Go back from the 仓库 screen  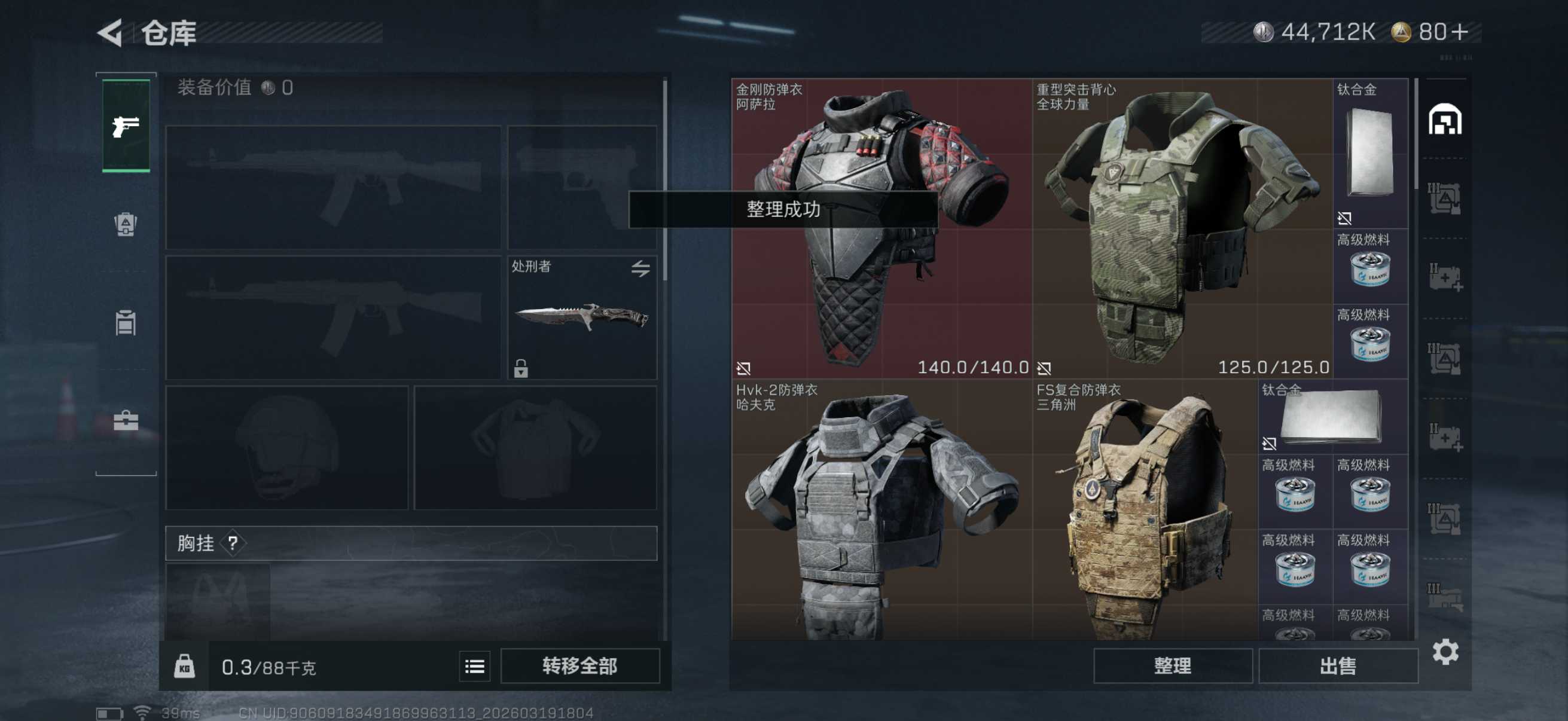click(x=111, y=33)
